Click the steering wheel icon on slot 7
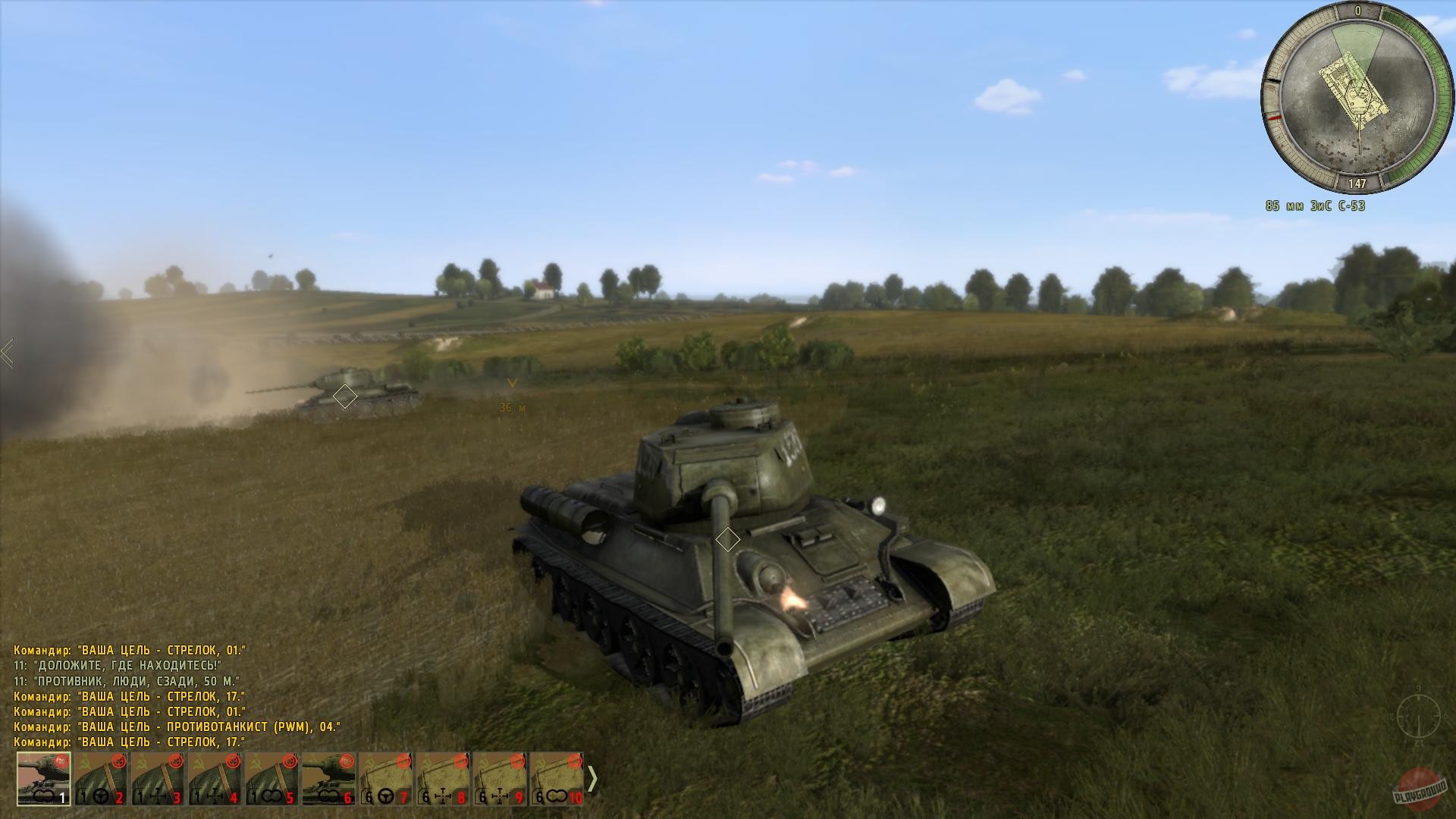1456x819 pixels. point(384,796)
